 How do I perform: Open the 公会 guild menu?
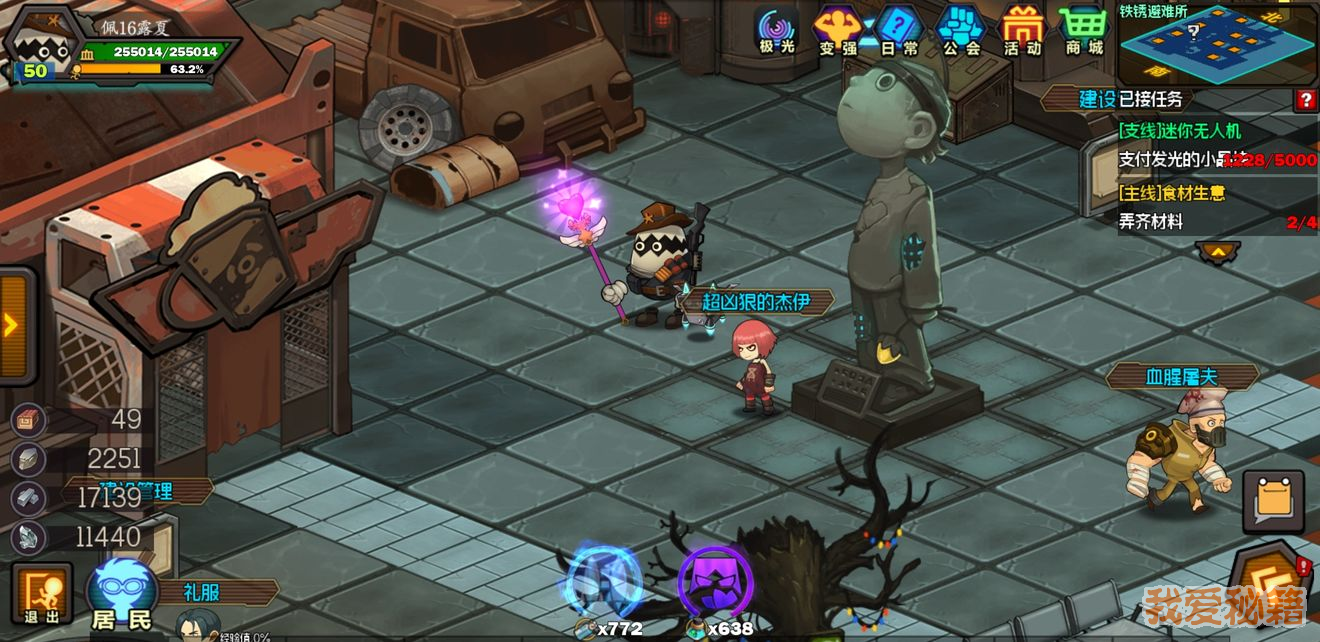click(961, 30)
